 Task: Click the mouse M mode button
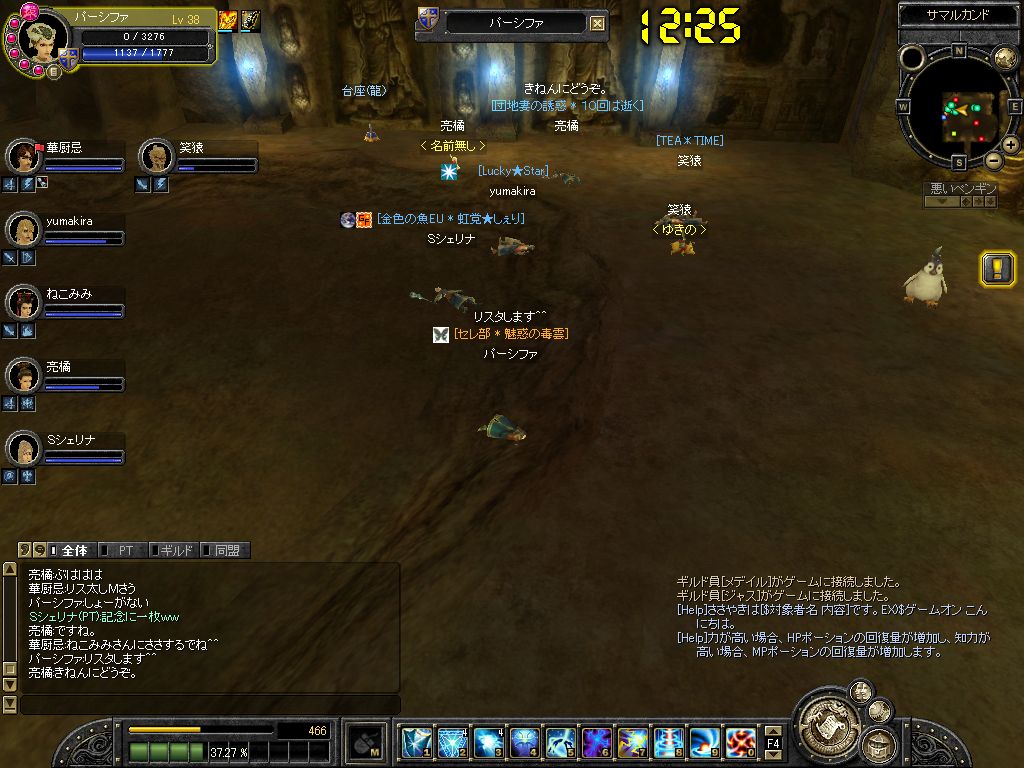click(x=363, y=742)
